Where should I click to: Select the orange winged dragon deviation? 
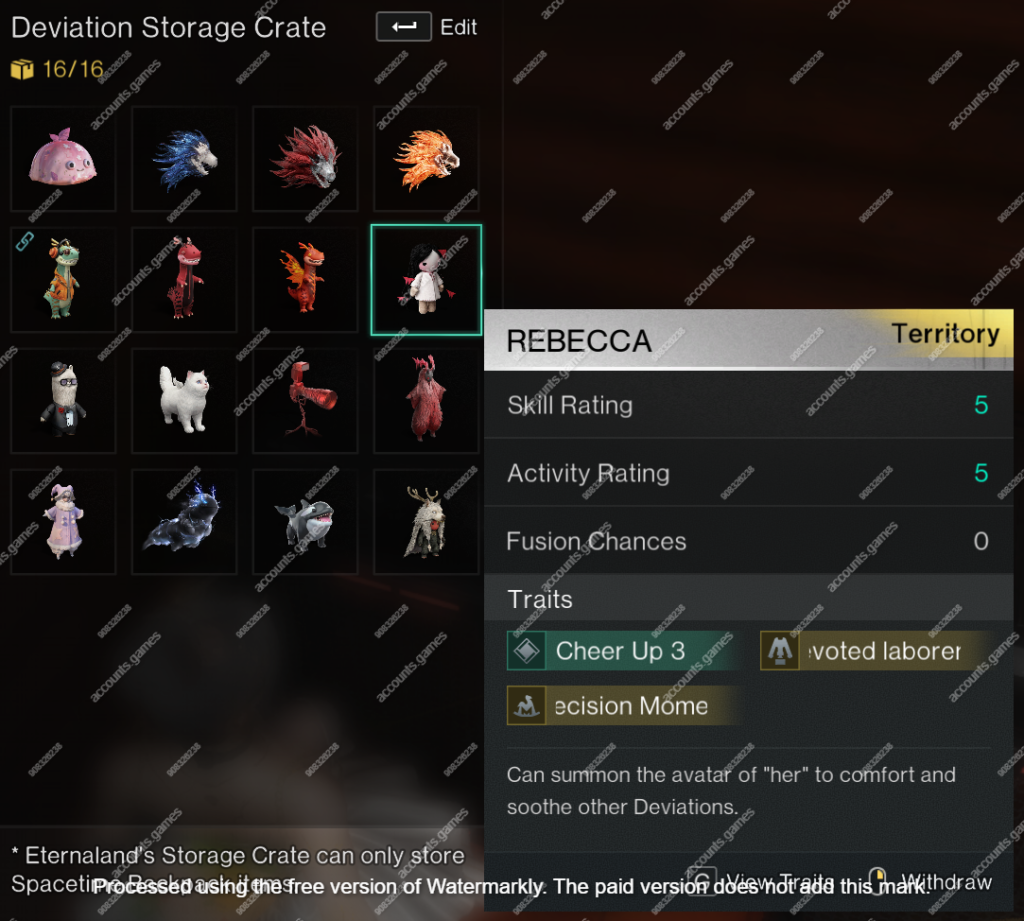pyautogui.click(x=305, y=280)
